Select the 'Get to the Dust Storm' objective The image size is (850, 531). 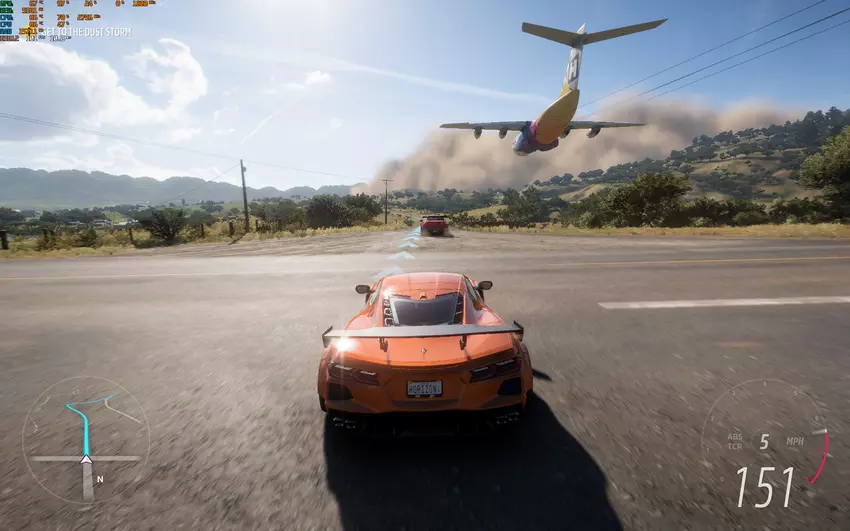point(85,32)
